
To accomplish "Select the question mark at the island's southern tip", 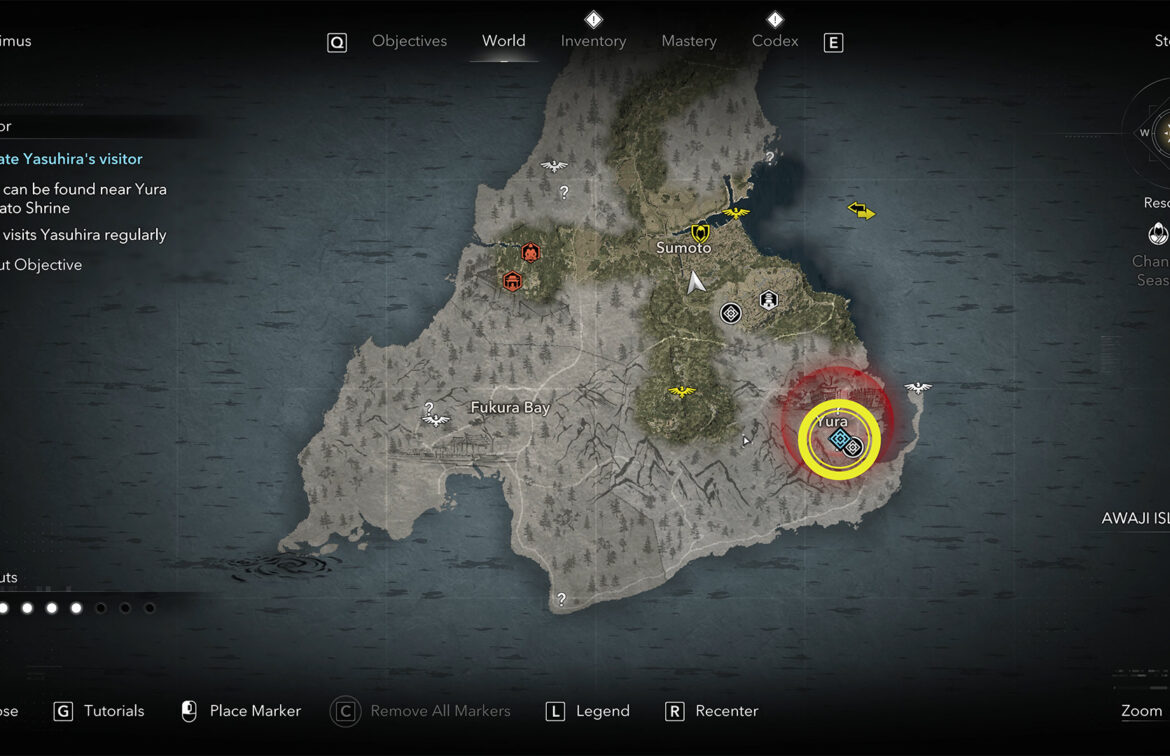I will click(x=561, y=600).
